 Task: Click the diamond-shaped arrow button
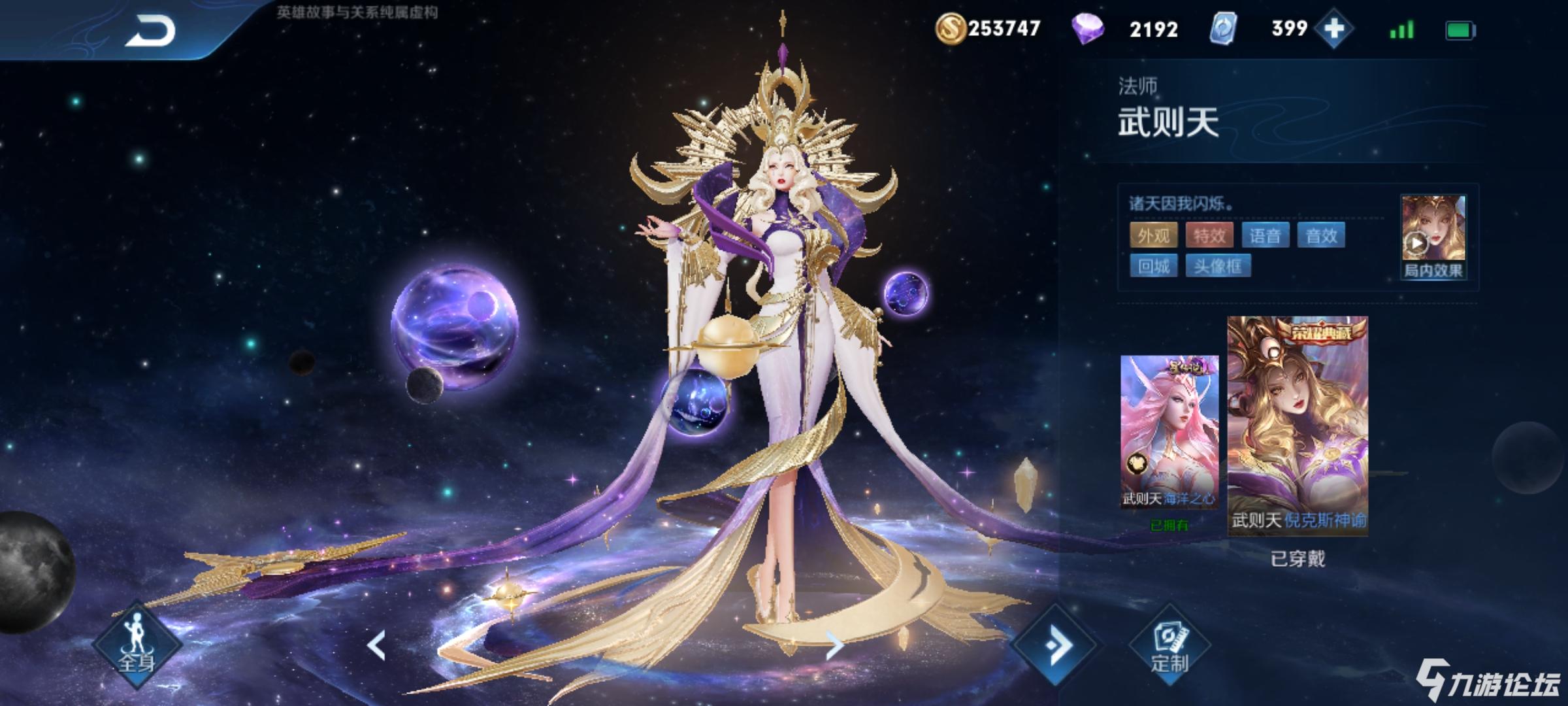tap(1055, 646)
